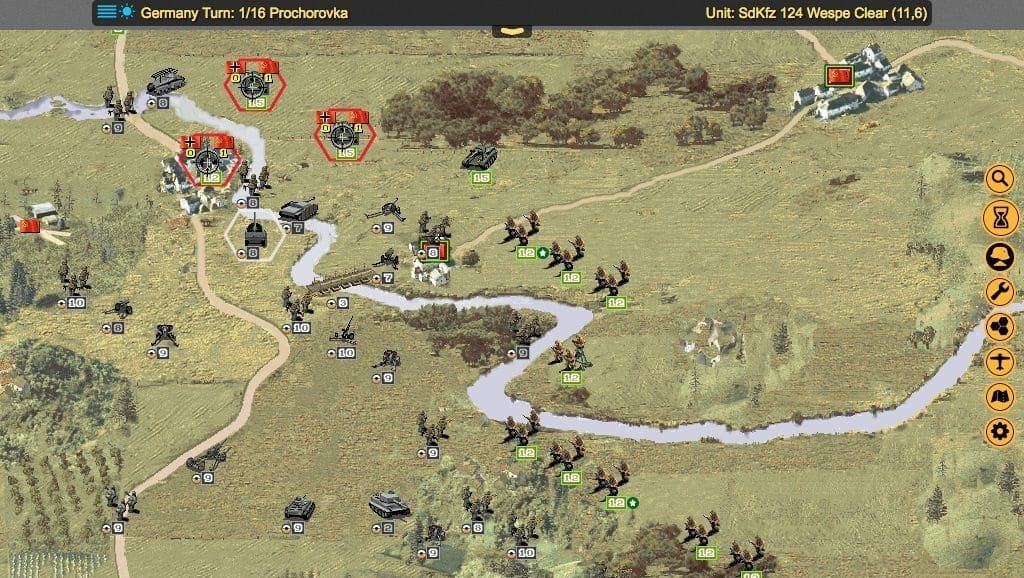This screenshot has width=1024, height=578.
Task: Toggle the hexagon grid button
Action: [999, 327]
